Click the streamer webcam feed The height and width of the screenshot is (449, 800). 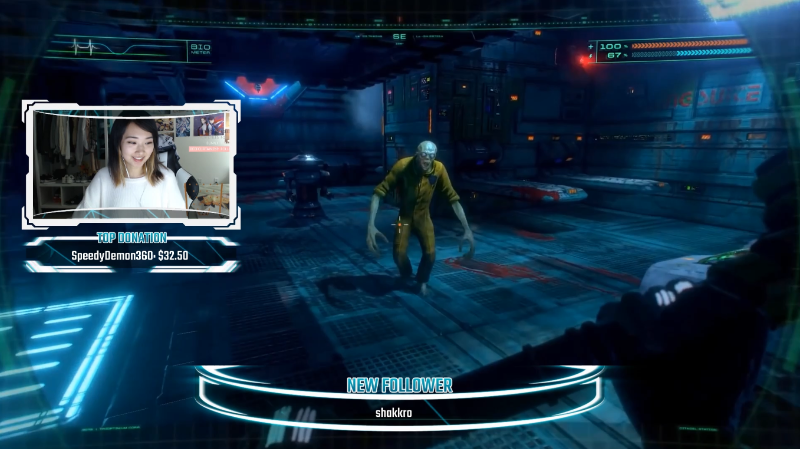coord(131,161)
